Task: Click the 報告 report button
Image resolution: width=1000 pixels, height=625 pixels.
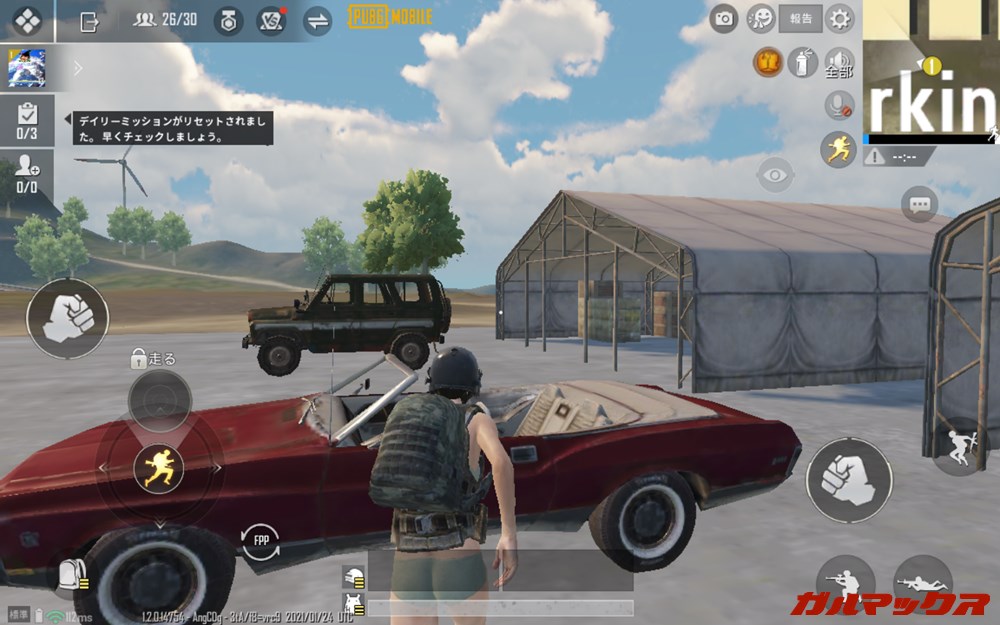Action: point(801,18)
